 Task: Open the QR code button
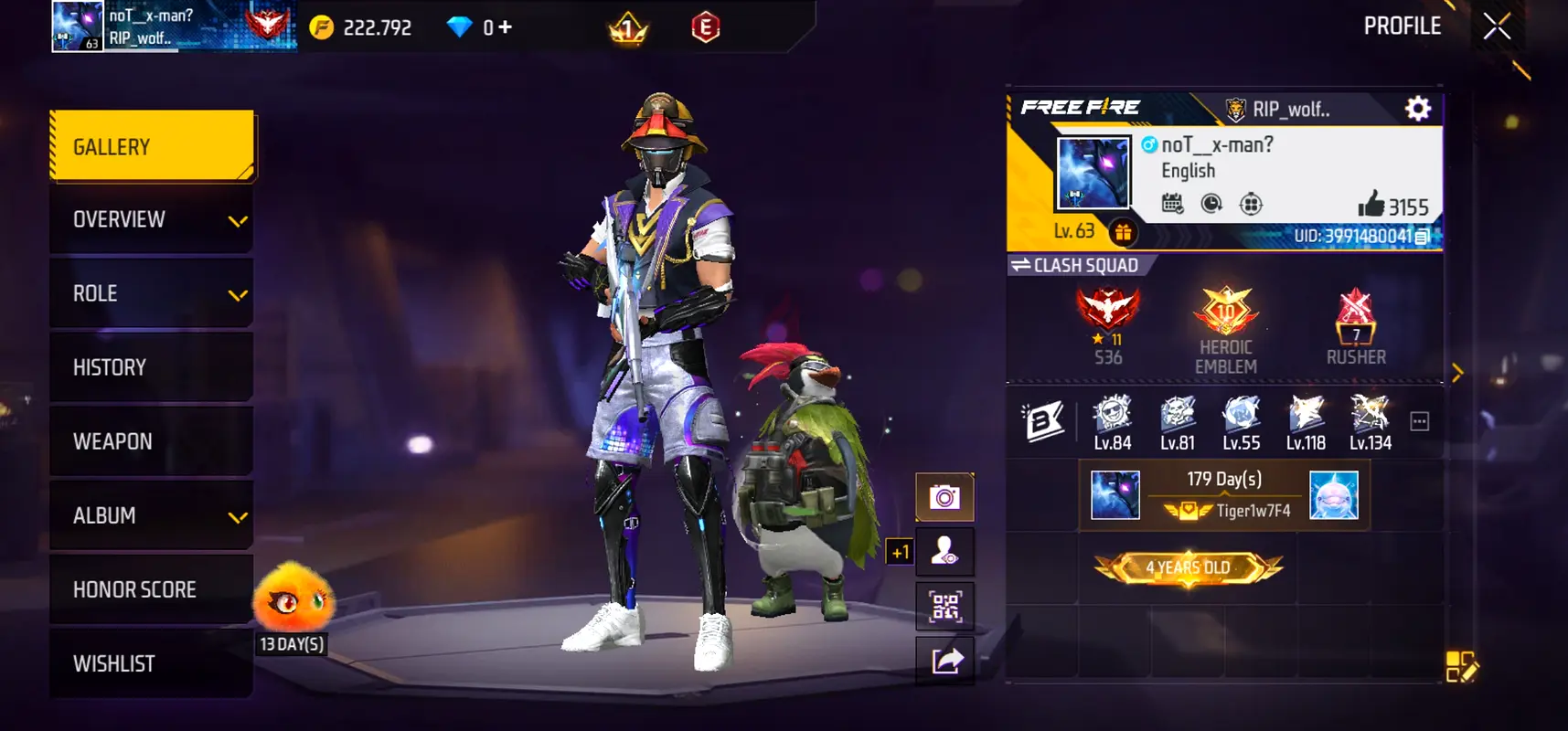point(945,606)
